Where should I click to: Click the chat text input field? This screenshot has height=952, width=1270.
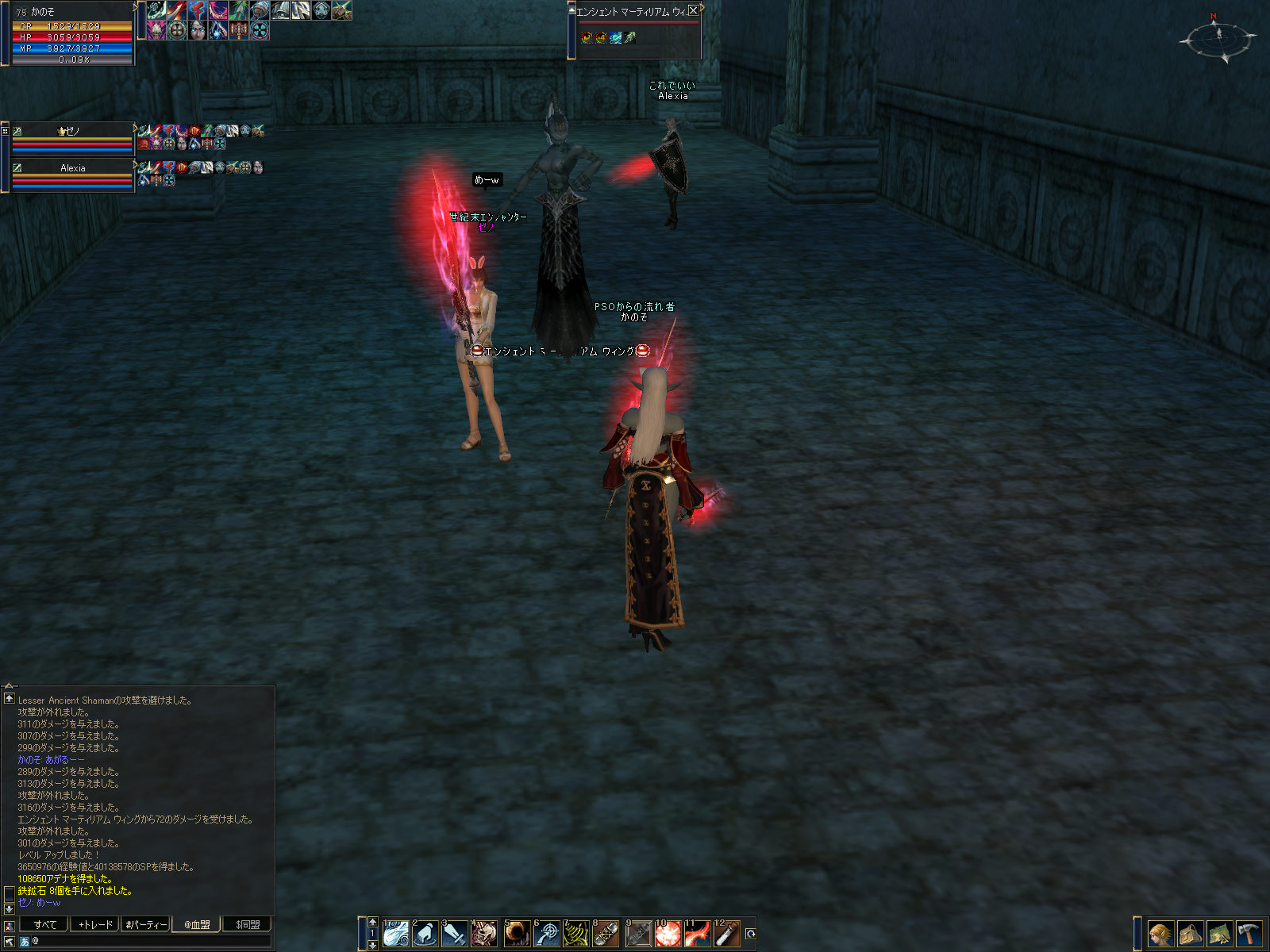coord(151,941)
